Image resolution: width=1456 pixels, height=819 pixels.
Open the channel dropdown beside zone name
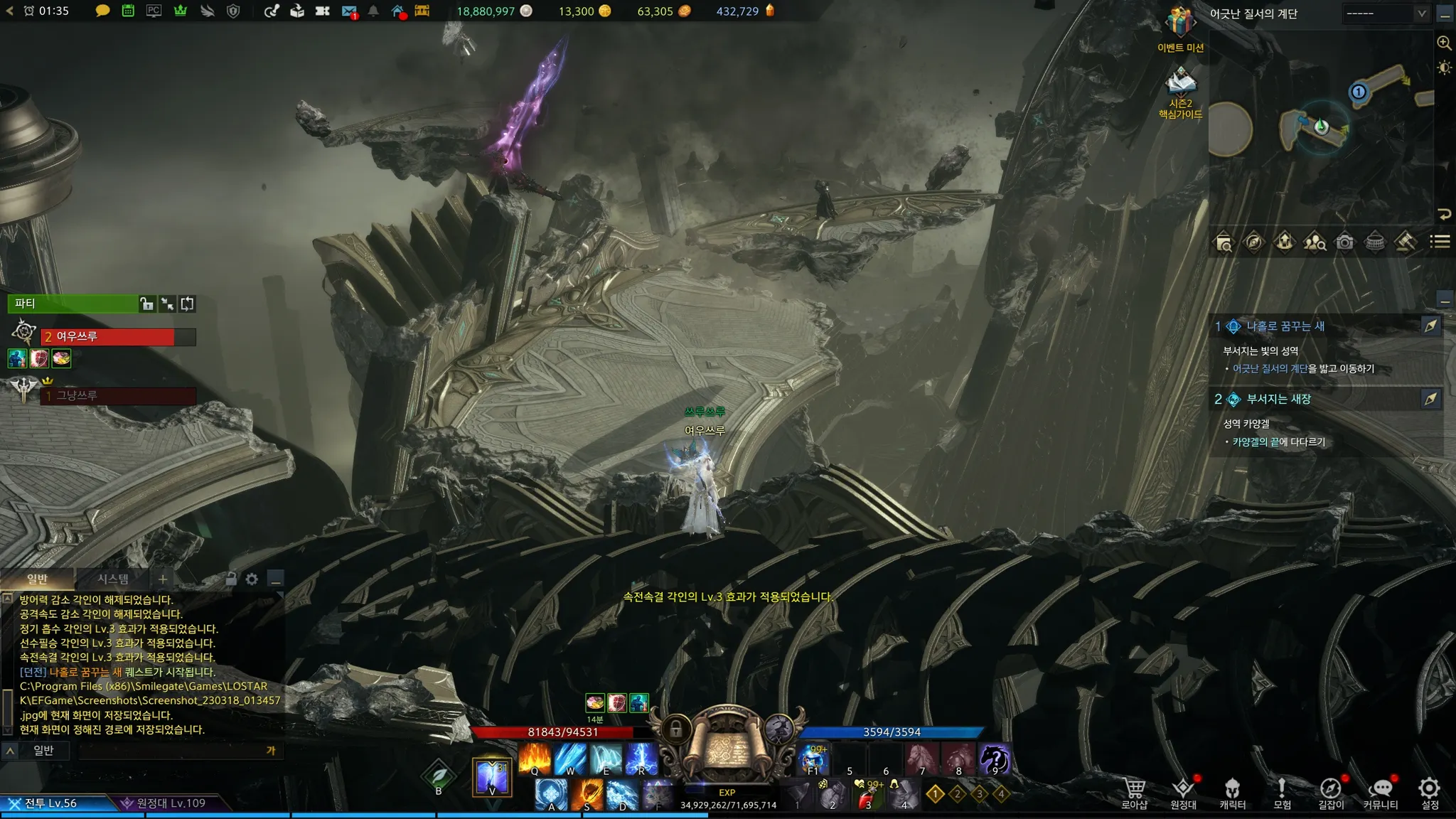pyautogui.click(x=1386, y=14)
